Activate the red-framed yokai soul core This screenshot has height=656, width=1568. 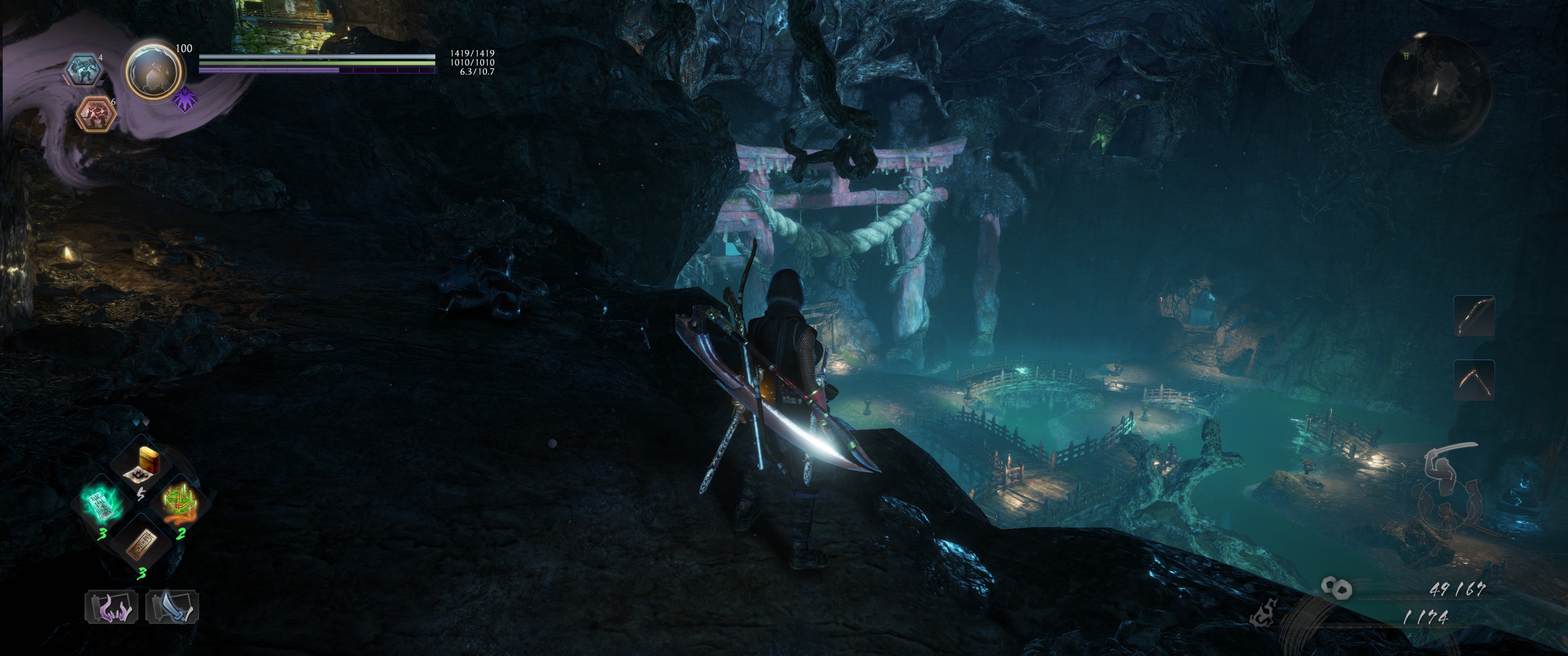click(96, 114)
